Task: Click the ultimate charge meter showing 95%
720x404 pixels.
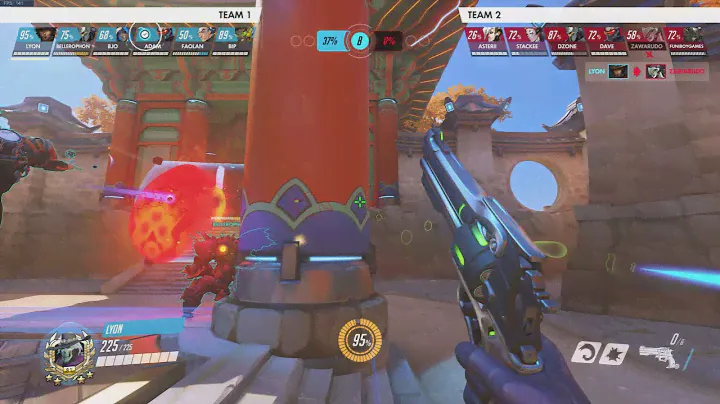Action: click(360, 341)
